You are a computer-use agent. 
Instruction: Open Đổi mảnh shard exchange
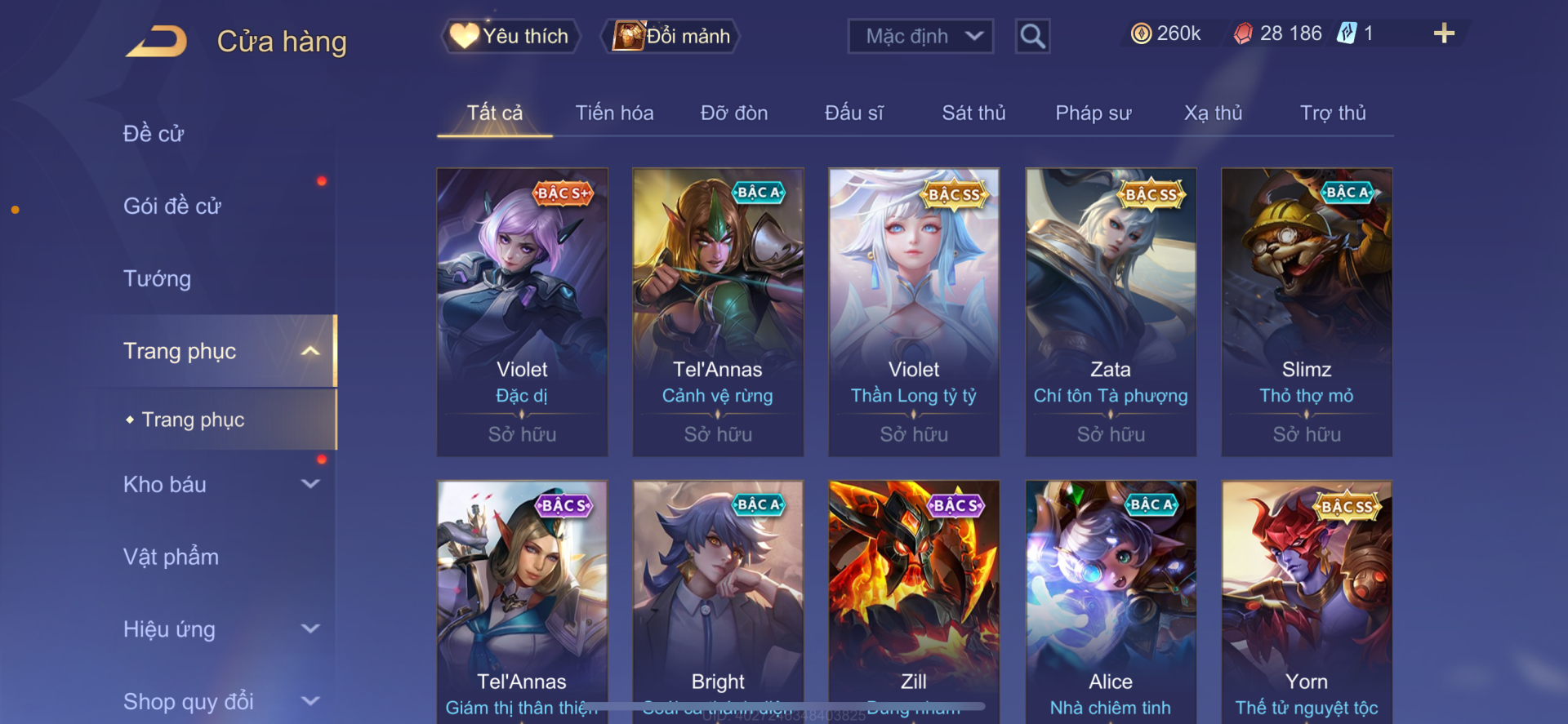[x=671, y=36]
